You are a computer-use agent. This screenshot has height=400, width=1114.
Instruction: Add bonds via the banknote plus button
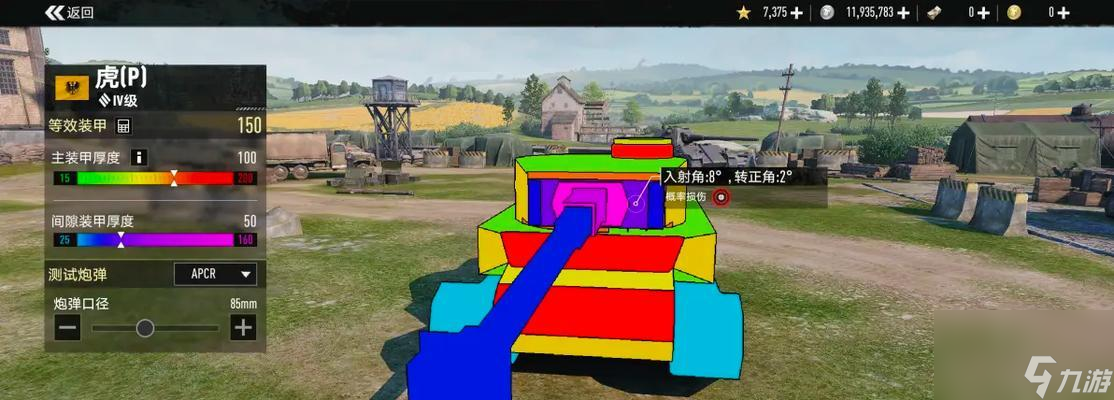coord(983,13)
